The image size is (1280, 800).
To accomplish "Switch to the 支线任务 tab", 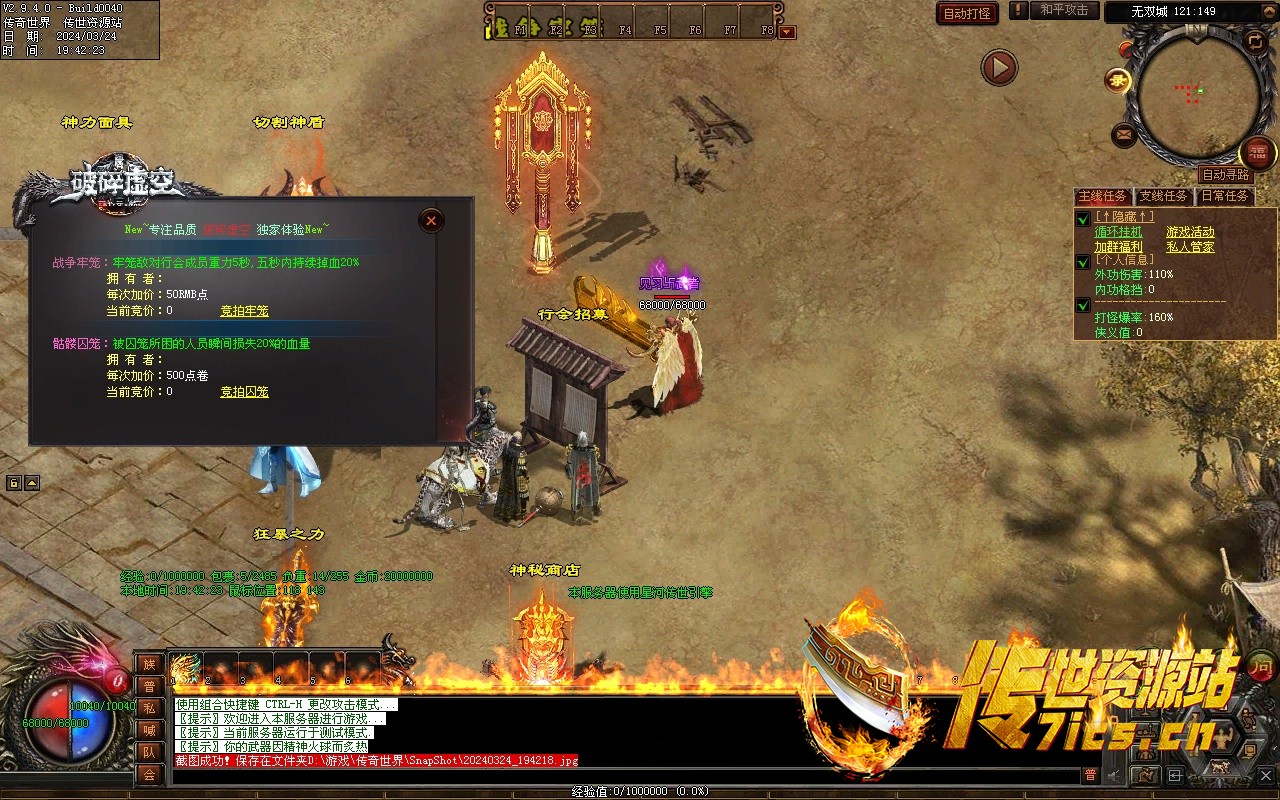I will click(1163, 196).
